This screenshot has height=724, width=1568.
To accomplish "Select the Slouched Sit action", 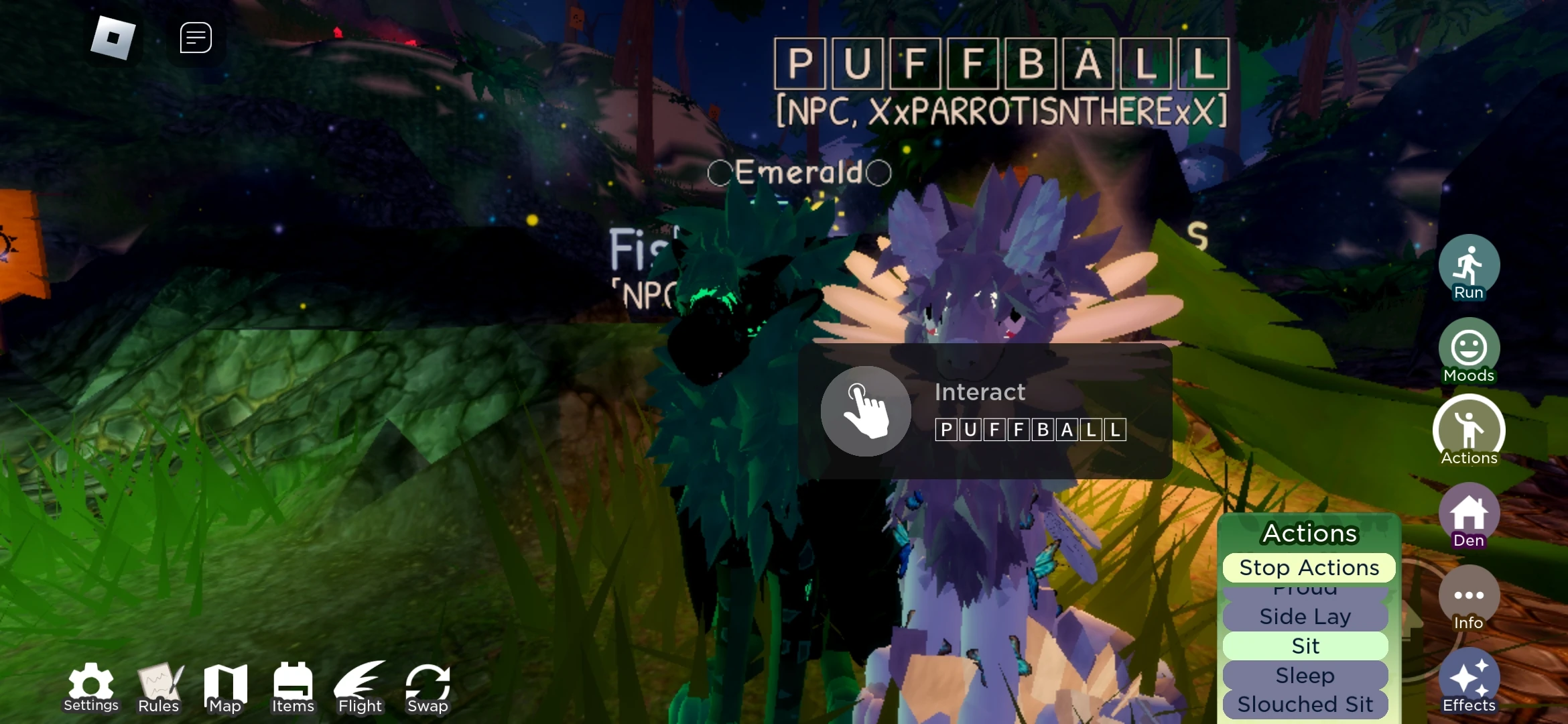I will [x=1305, y=705].
